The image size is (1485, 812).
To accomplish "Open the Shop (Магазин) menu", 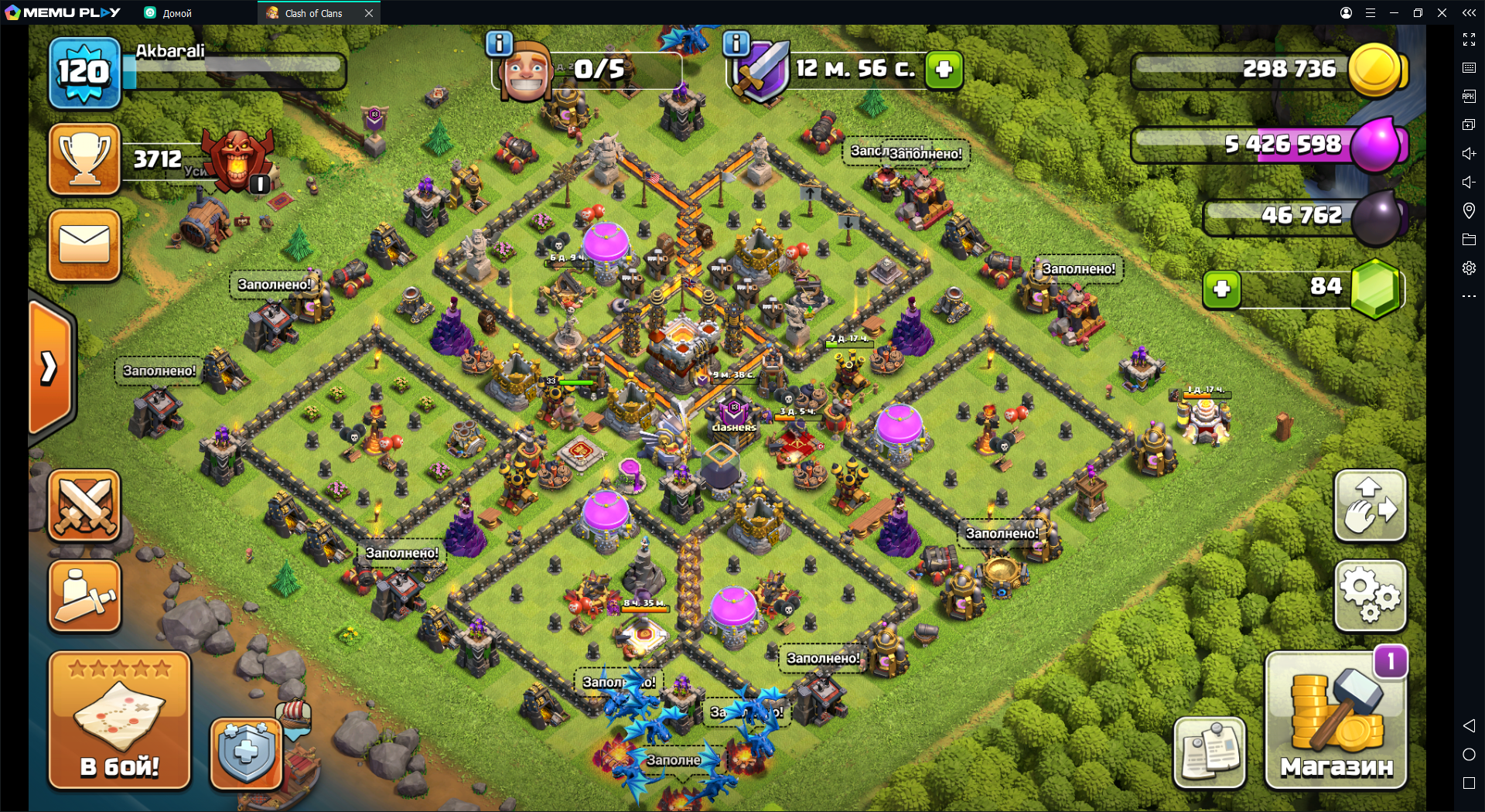I will 1336,721.
